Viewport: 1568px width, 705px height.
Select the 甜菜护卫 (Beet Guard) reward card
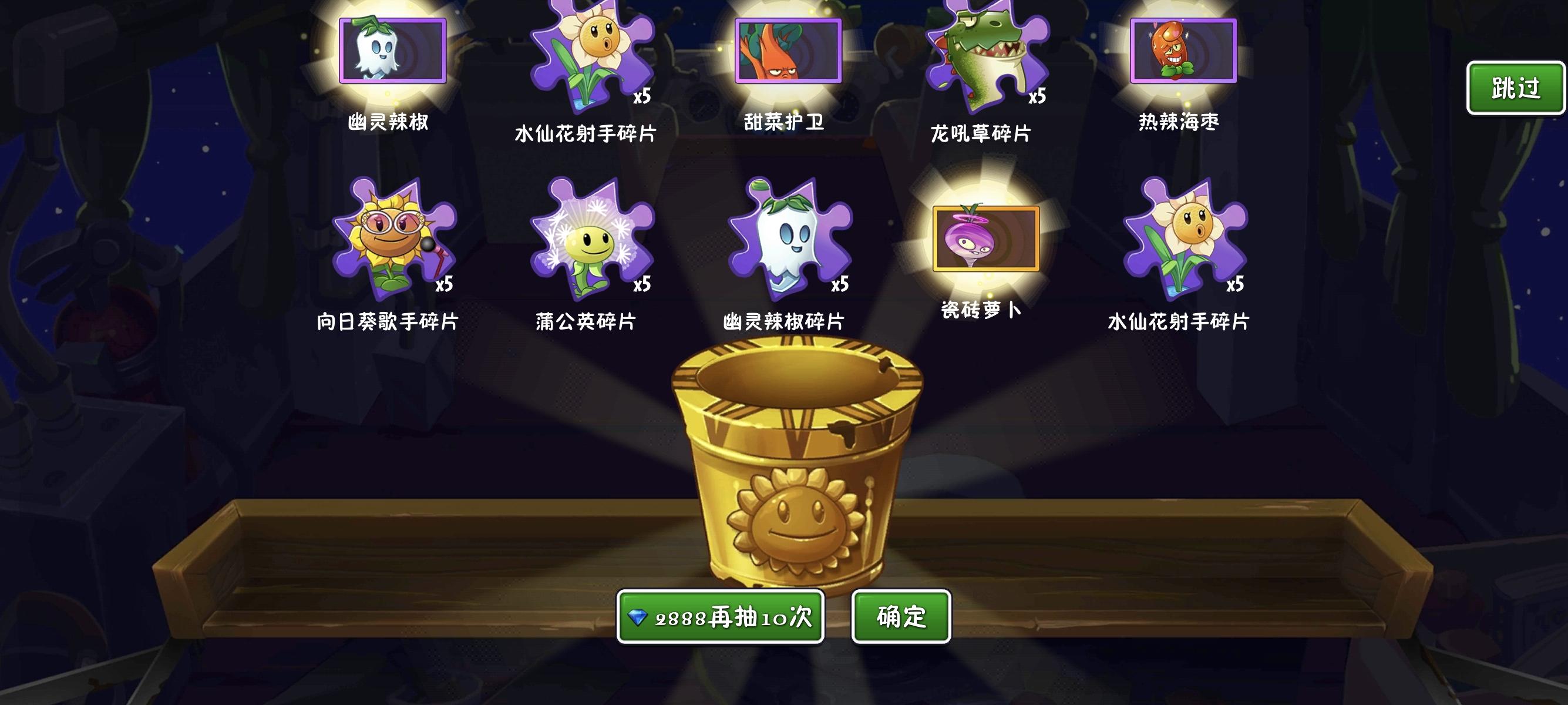pyautogui.click(x=789, y=52)
